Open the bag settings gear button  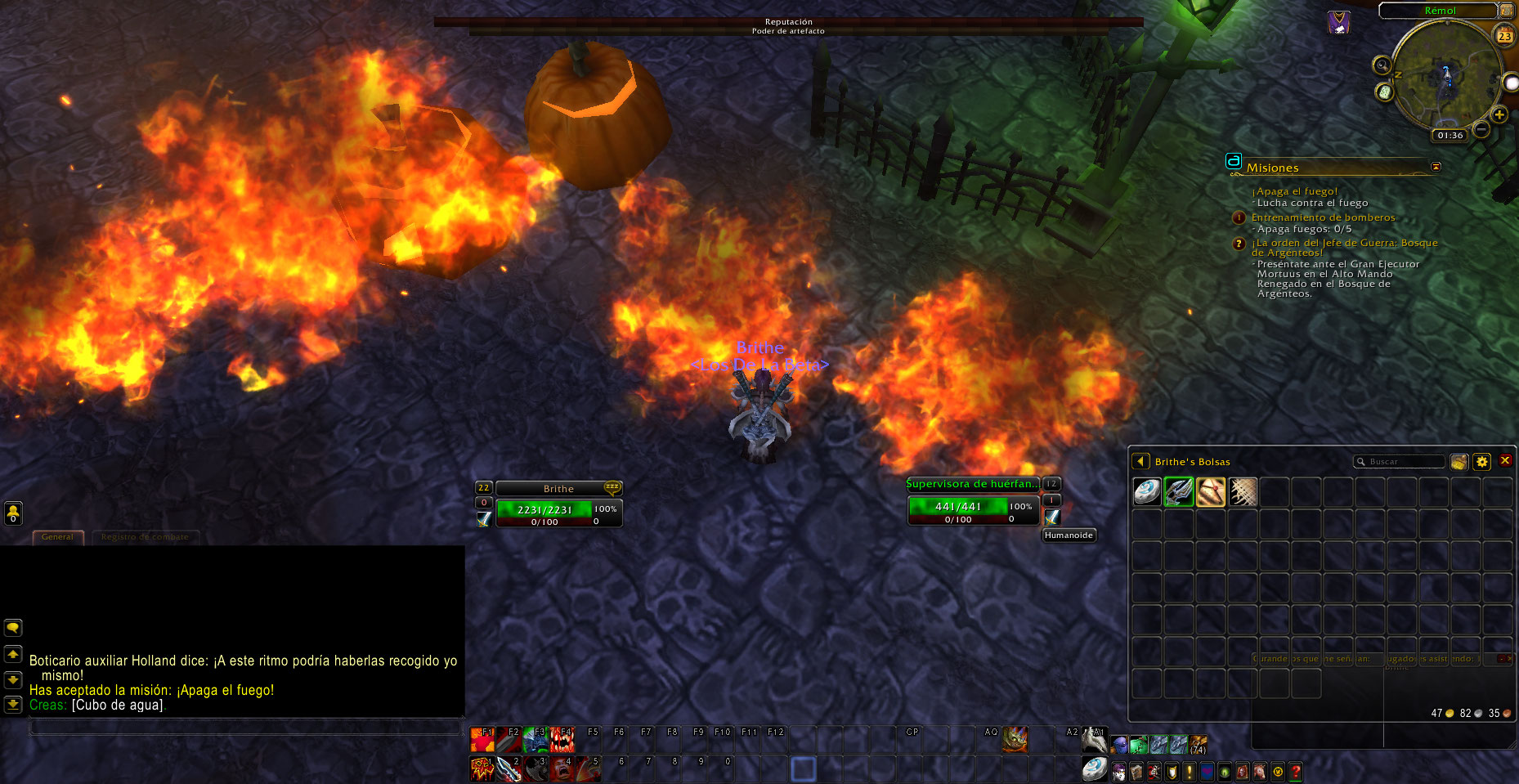pos(1481,462)
